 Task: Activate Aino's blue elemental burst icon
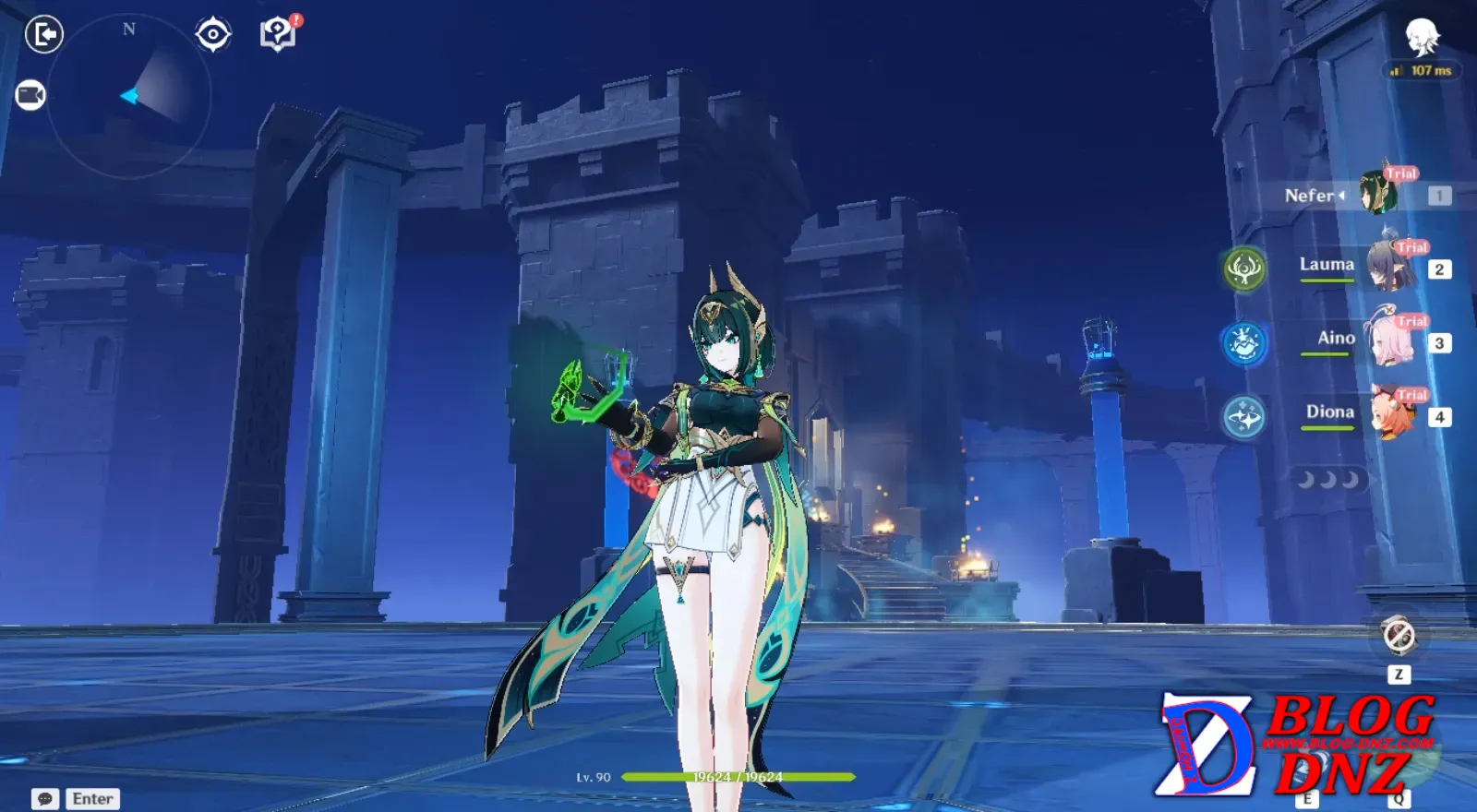[x=1244, y=343]
